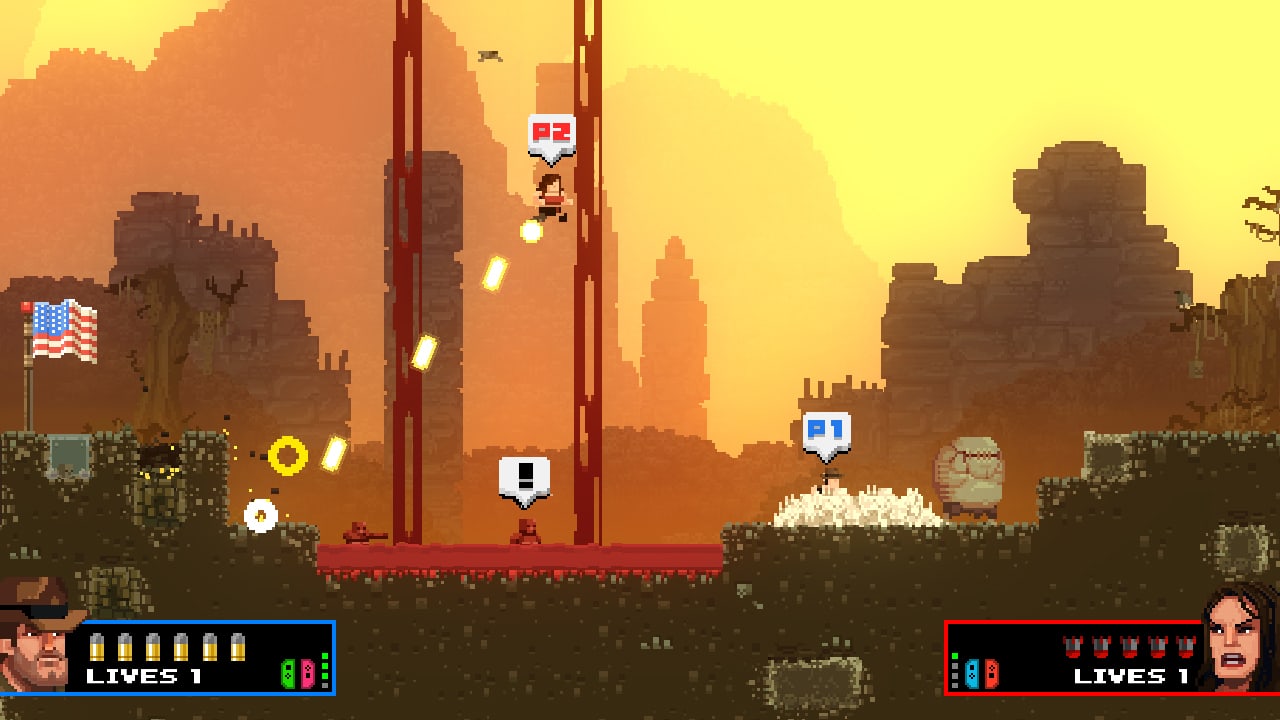This screenshot has height=720, width=1280.
Task: Click the LIVES 1 text in P2's panel
Action: [x=1131, y=676]
